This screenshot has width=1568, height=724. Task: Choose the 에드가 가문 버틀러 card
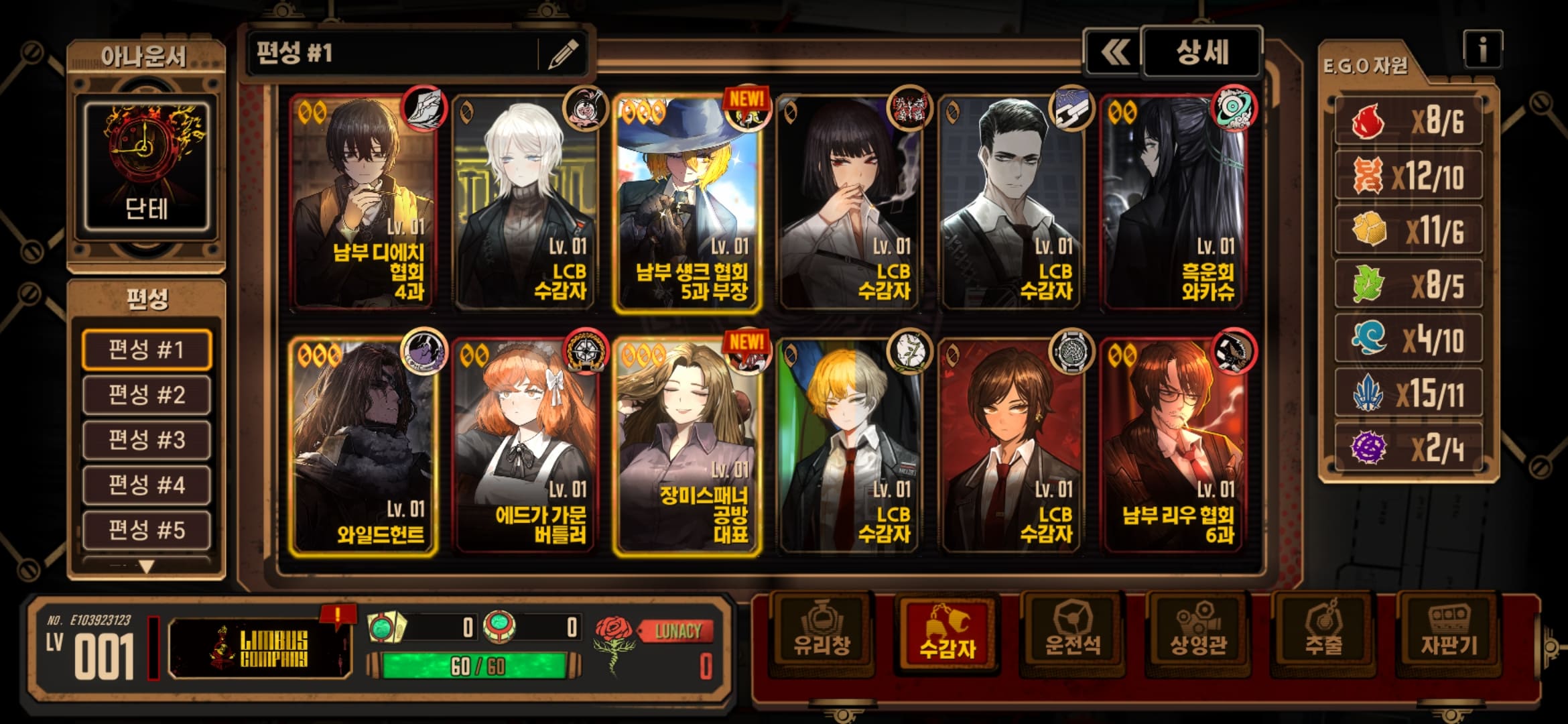525,446
